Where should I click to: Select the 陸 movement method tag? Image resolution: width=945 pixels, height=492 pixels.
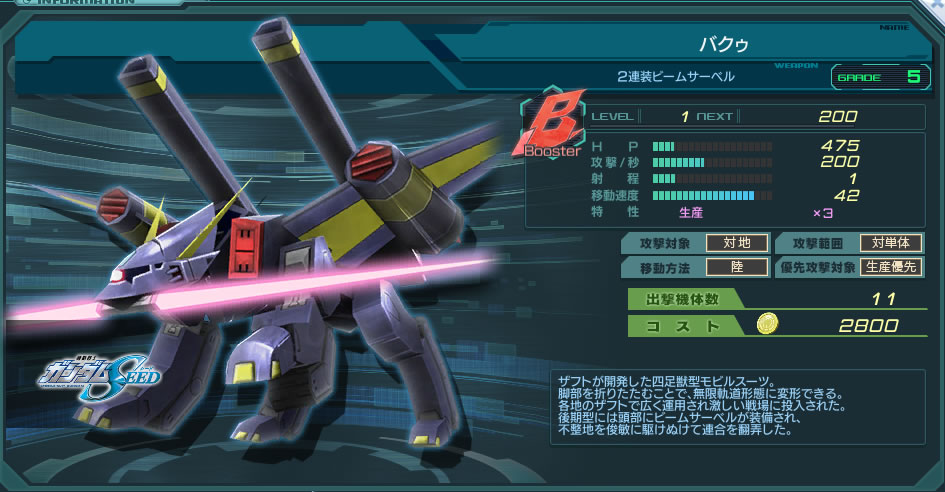[x=737, y=267]
